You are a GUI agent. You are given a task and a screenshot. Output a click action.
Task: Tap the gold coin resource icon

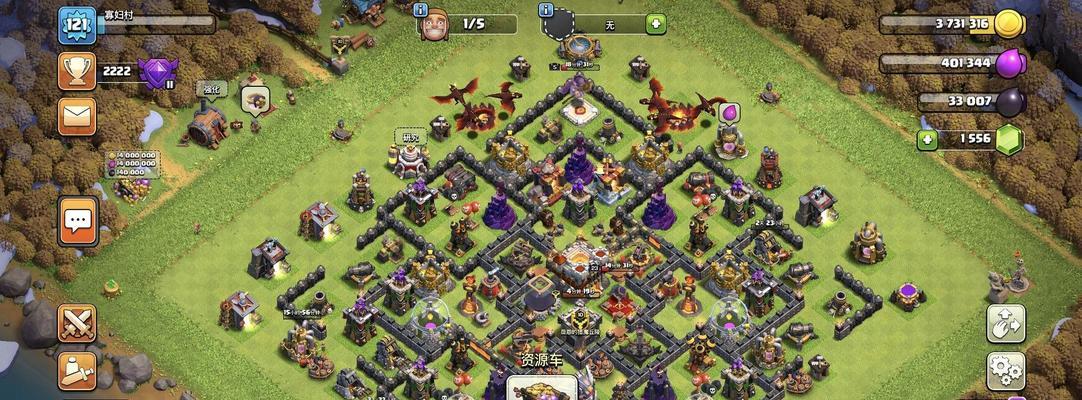1008,24
